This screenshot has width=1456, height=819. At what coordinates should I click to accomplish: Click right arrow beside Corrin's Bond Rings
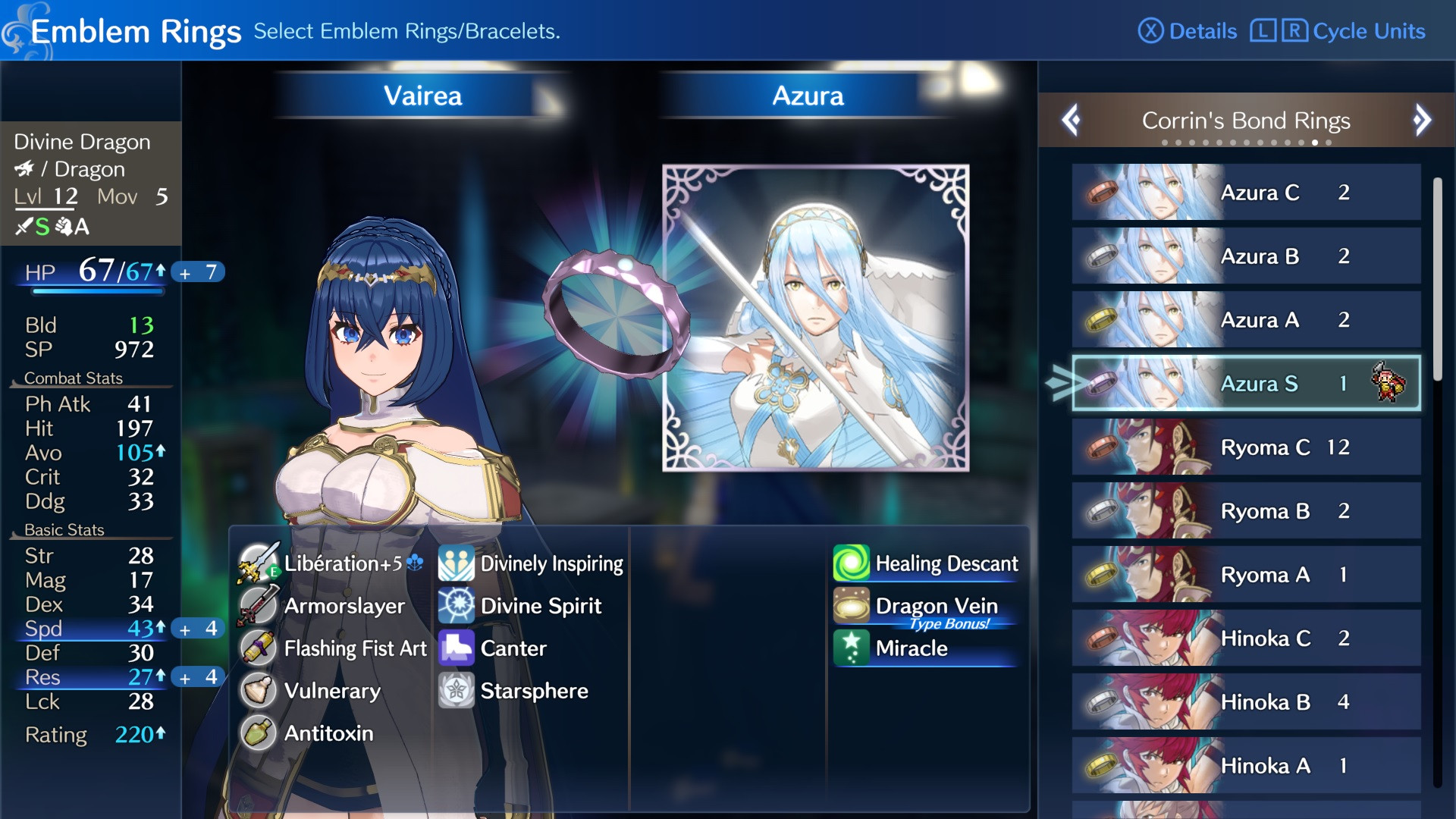click(1422, 121)
